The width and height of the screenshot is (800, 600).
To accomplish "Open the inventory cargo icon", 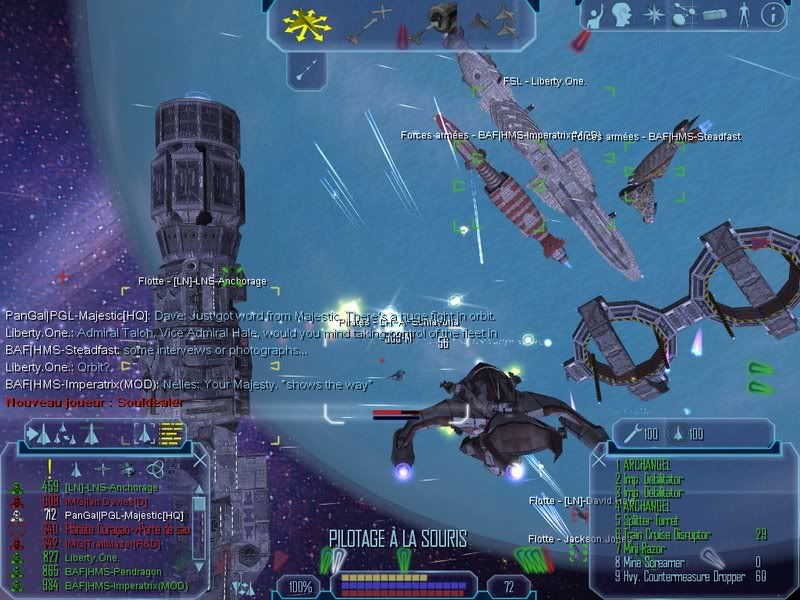I will 712,14.
